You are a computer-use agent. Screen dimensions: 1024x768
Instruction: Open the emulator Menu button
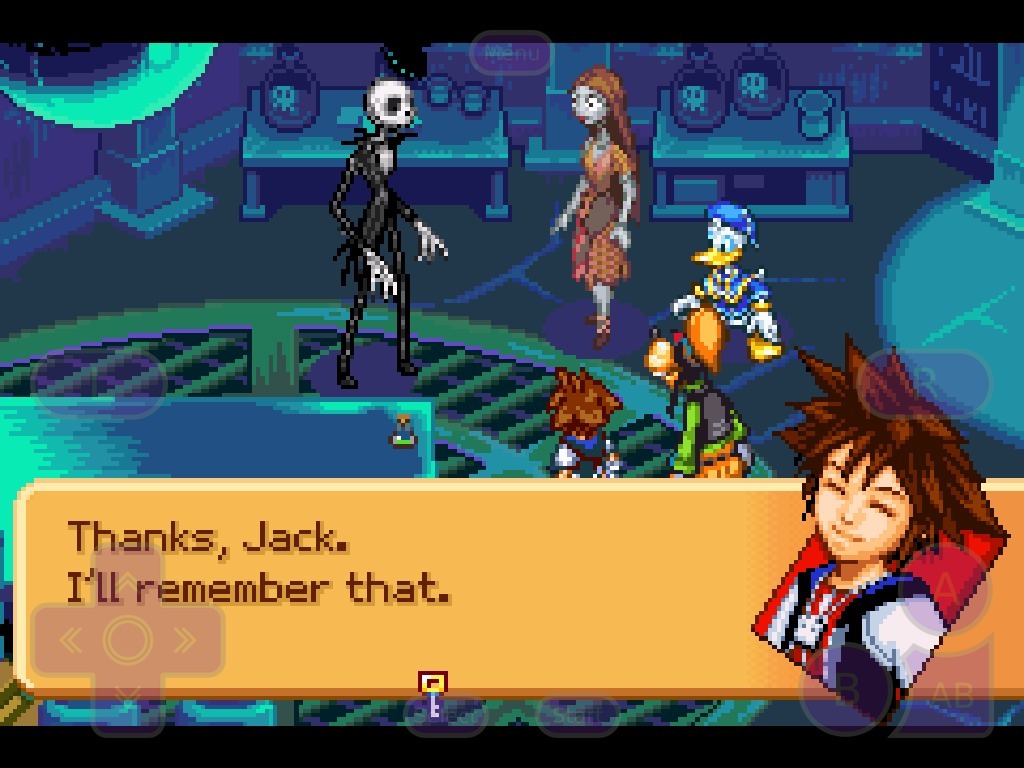click(511, 53)
